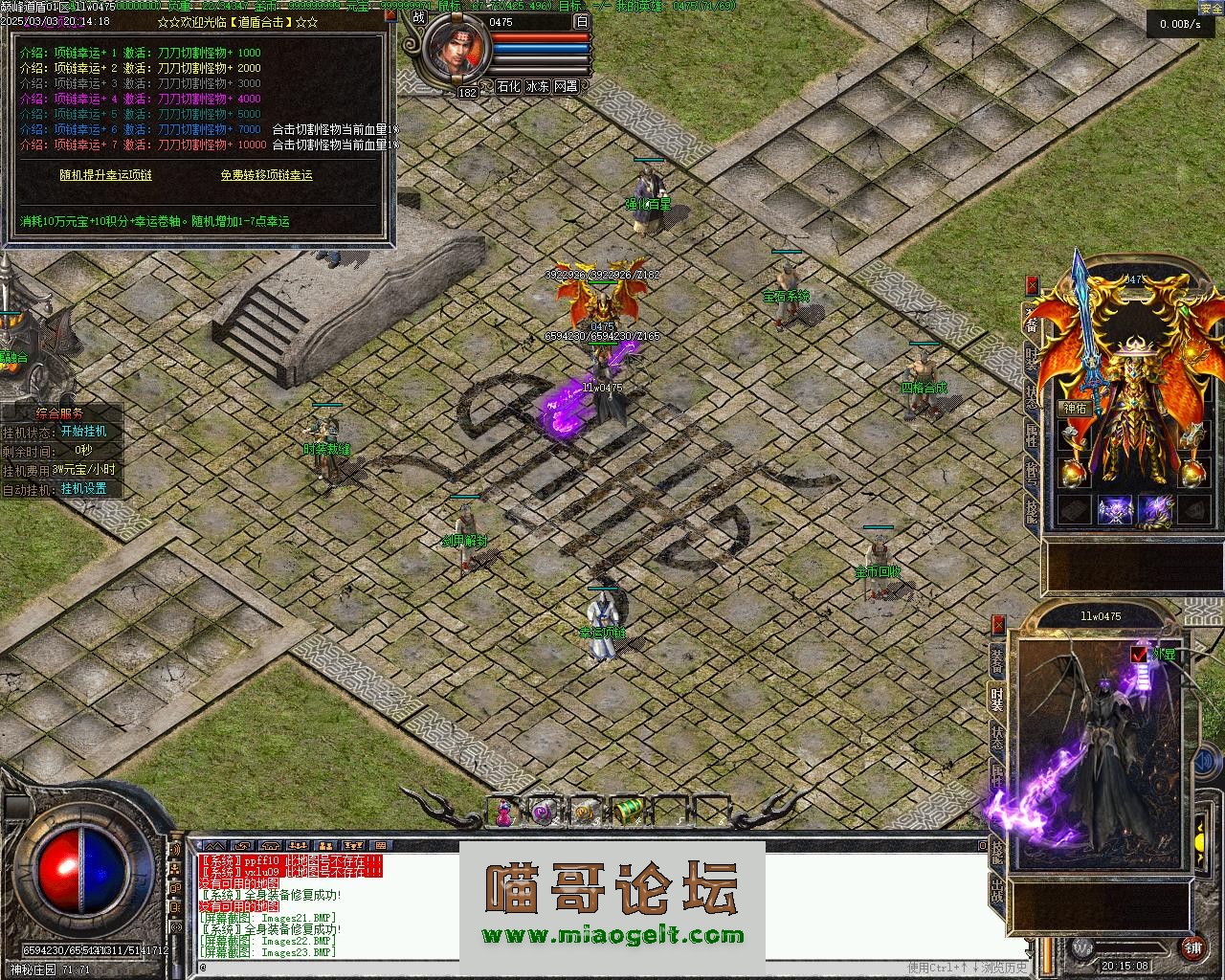Open the green treasure chest hotbar slot

(x=627, y=813)
